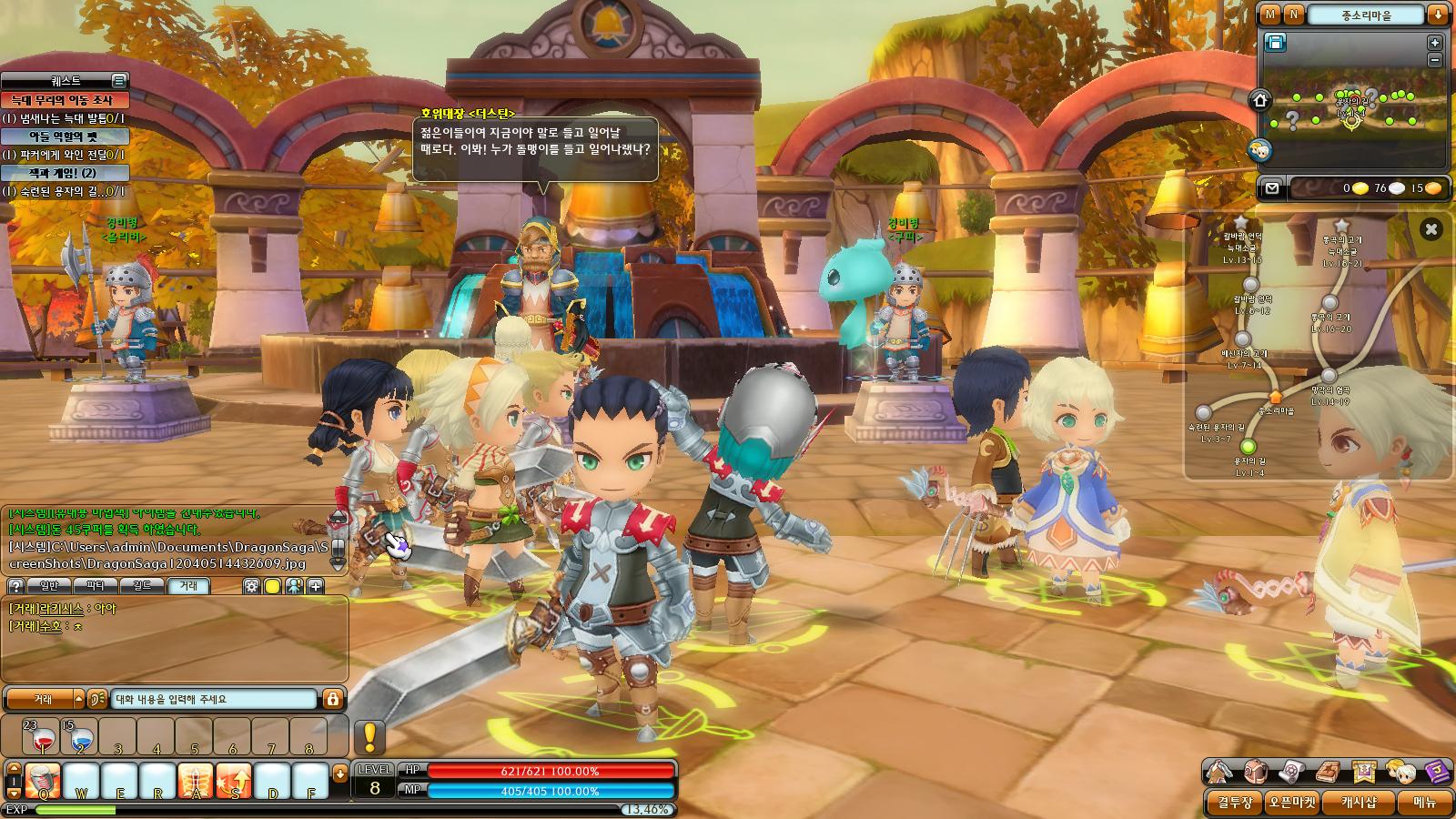Switch chat to the 파티 tab

tap(96, 586)
